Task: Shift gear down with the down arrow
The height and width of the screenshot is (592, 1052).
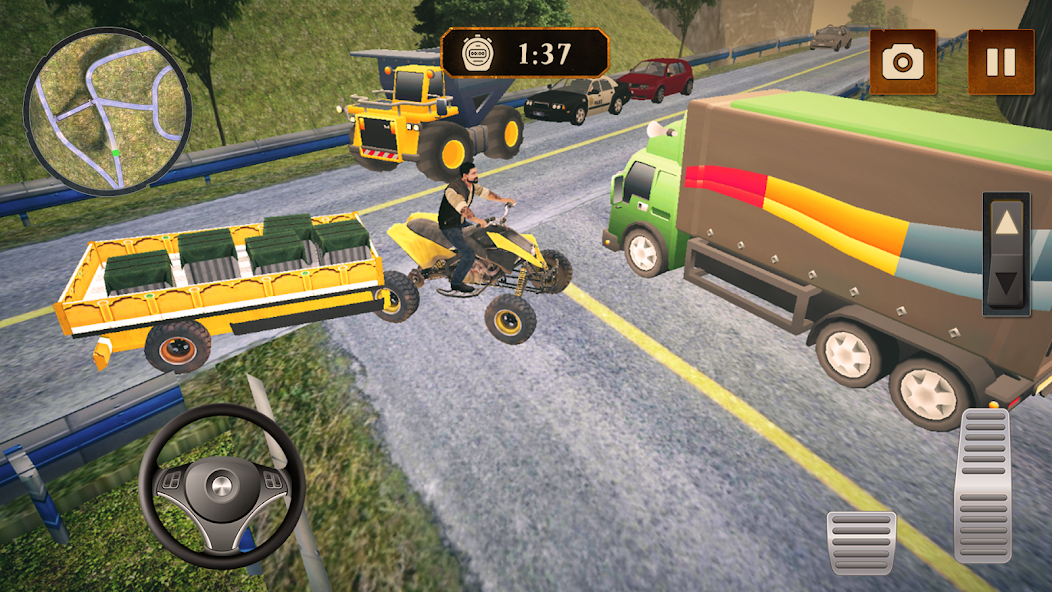Action: (1006, 282)
